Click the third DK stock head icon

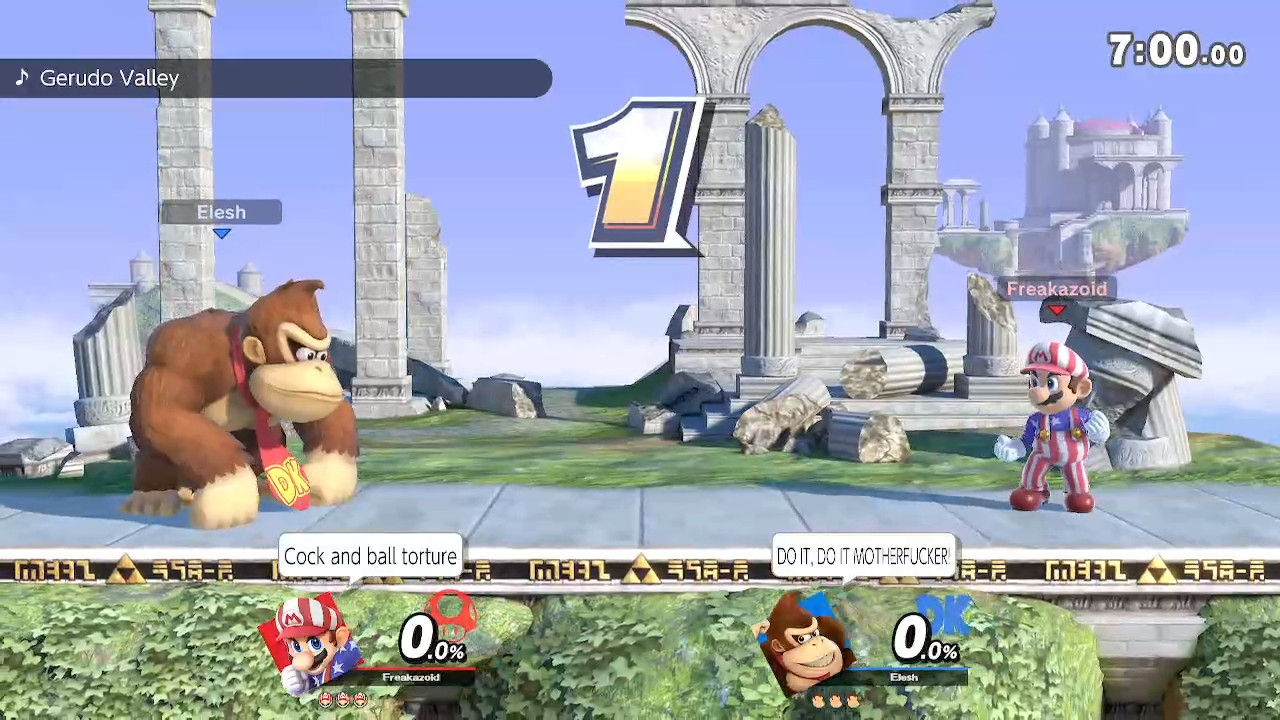852,700
